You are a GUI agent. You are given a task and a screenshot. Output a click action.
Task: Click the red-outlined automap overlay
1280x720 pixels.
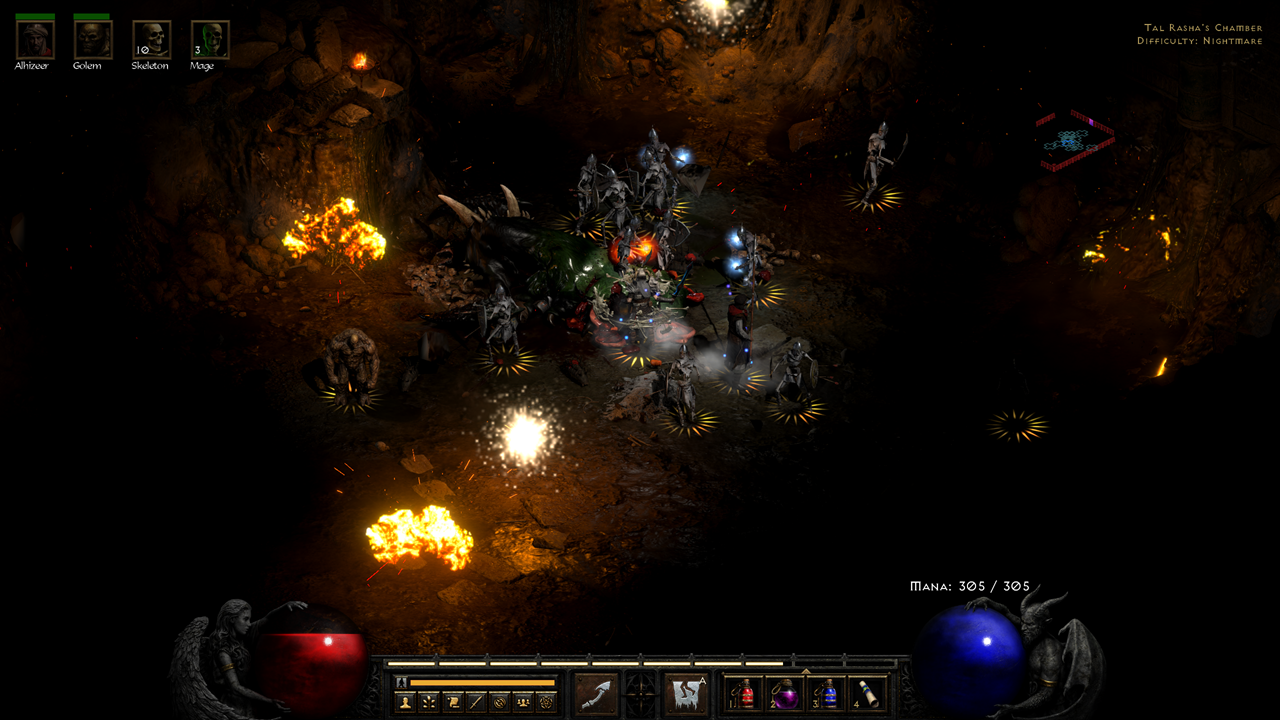coord(1074,141)
